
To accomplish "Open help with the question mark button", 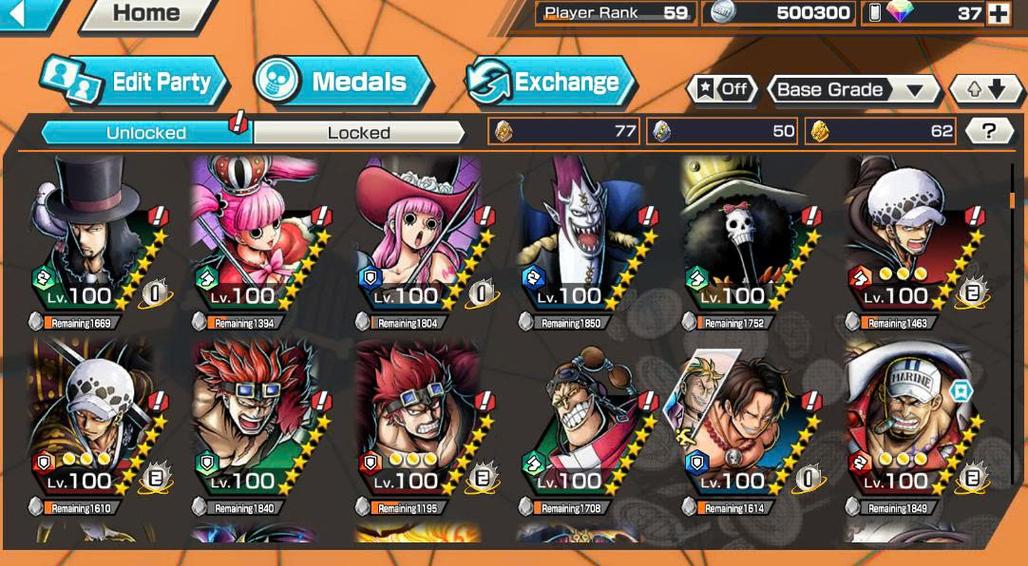I will (x=988, y=130).
